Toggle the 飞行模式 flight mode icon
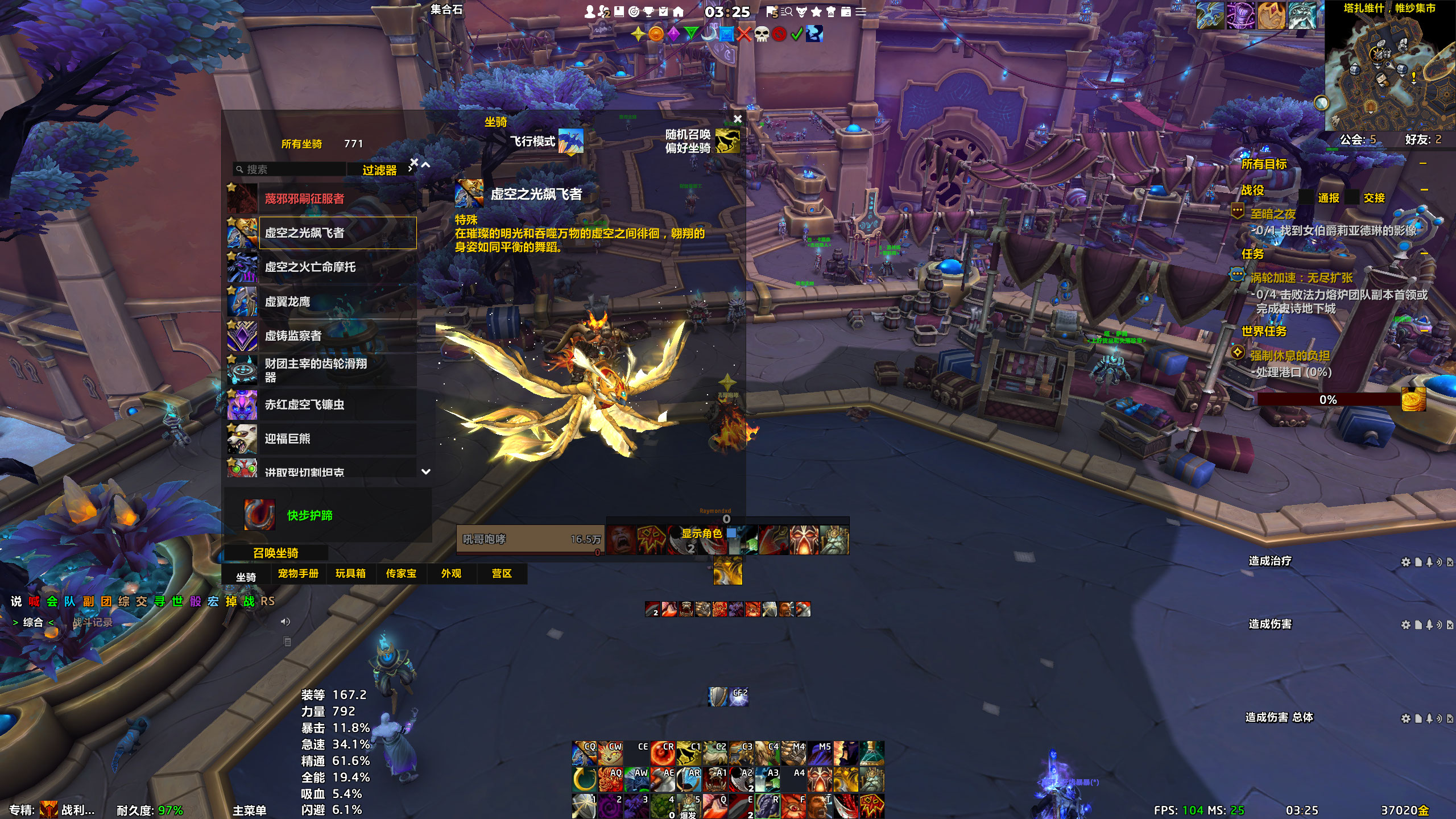The image size is (1456, 819). [x=571, y=141]
